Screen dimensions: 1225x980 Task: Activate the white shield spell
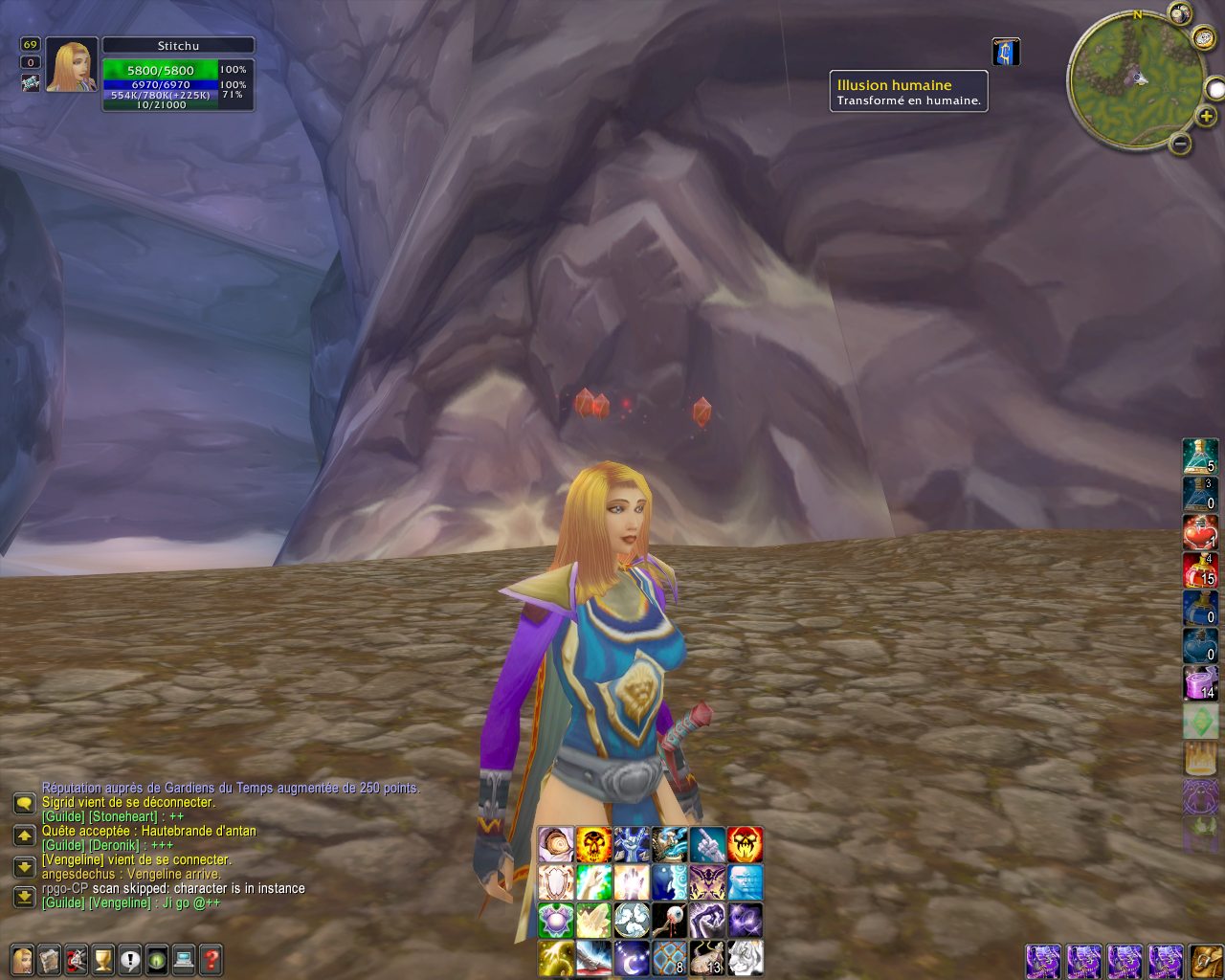tap(556, 881)
